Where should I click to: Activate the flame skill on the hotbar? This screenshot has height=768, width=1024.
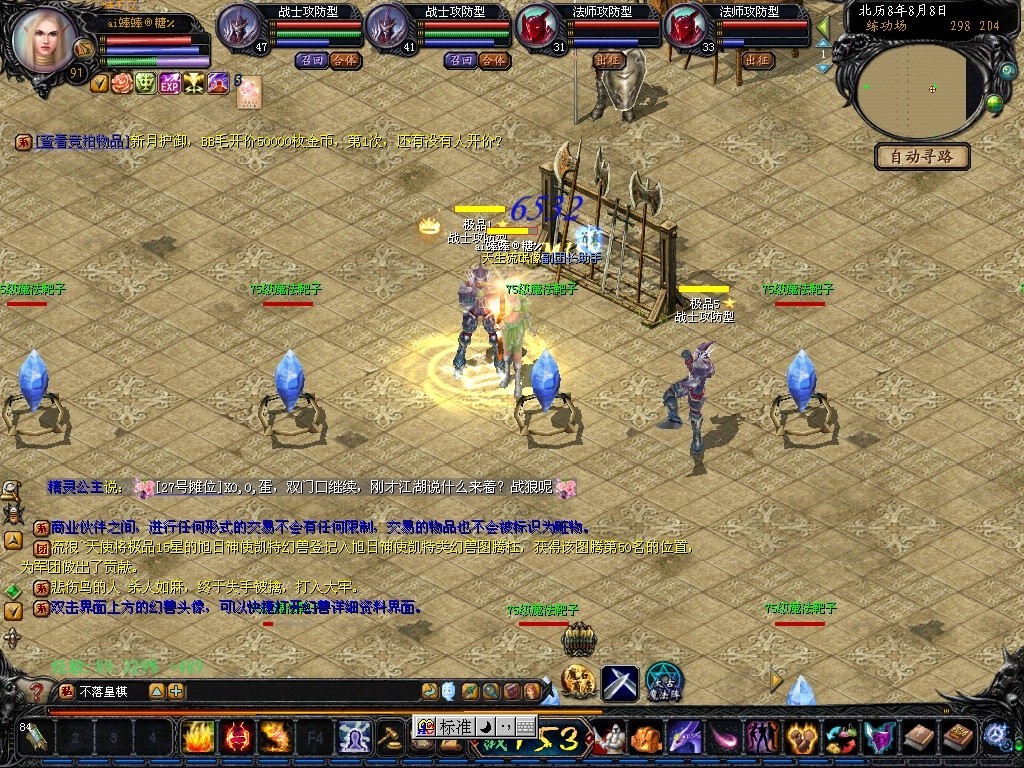coord(197,738)
